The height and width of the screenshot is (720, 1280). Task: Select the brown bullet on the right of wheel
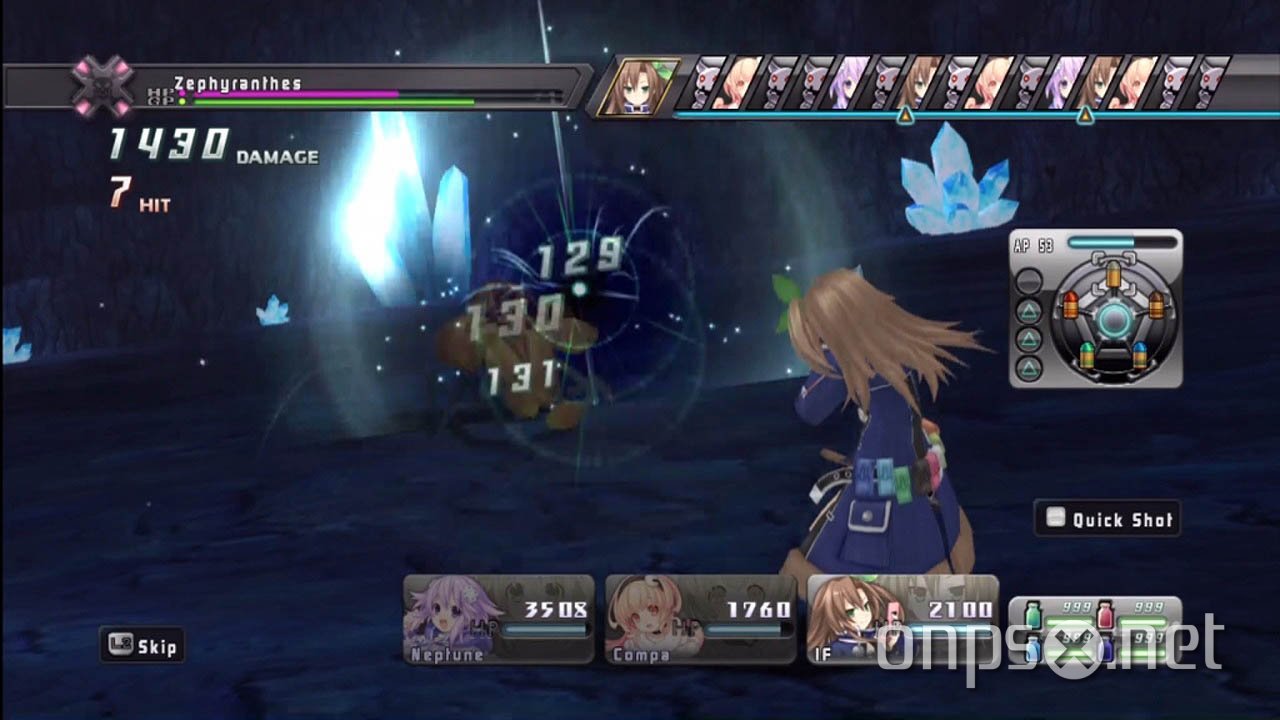(x=1156, y=305)
